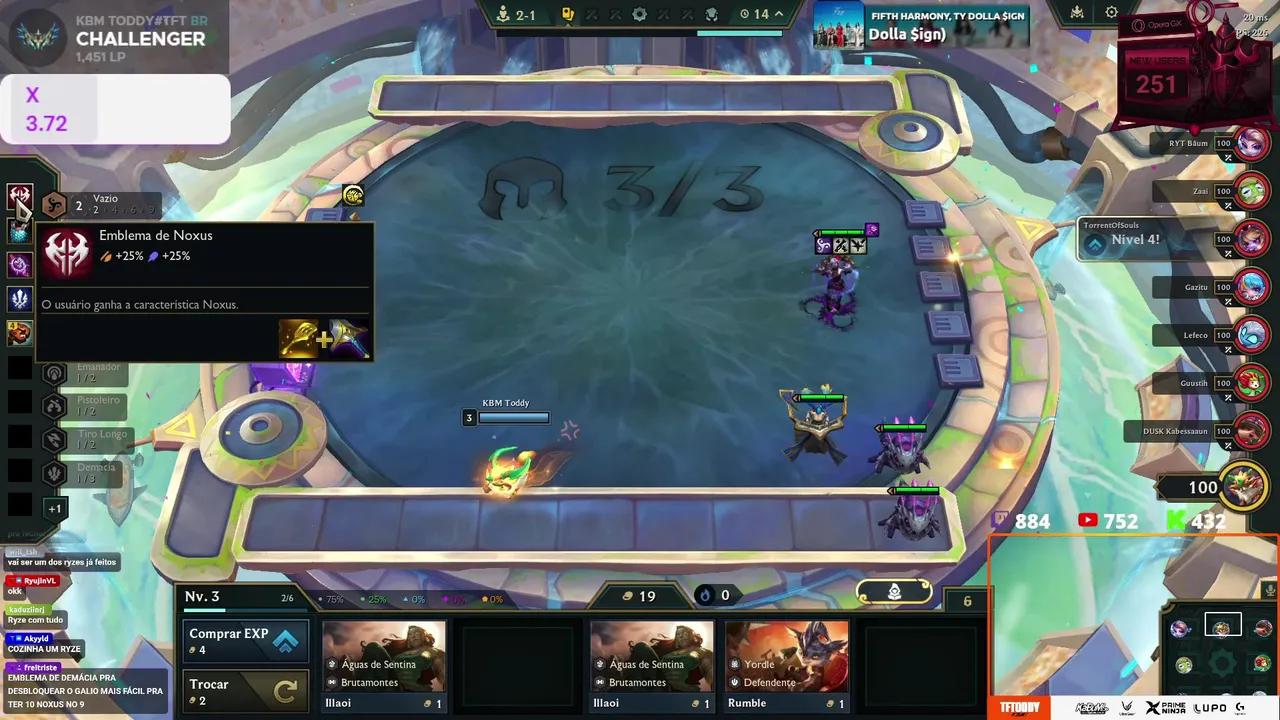The image size is (1280, 720).
Task: Open the settings gear in top bar
Action: [640, 14]
